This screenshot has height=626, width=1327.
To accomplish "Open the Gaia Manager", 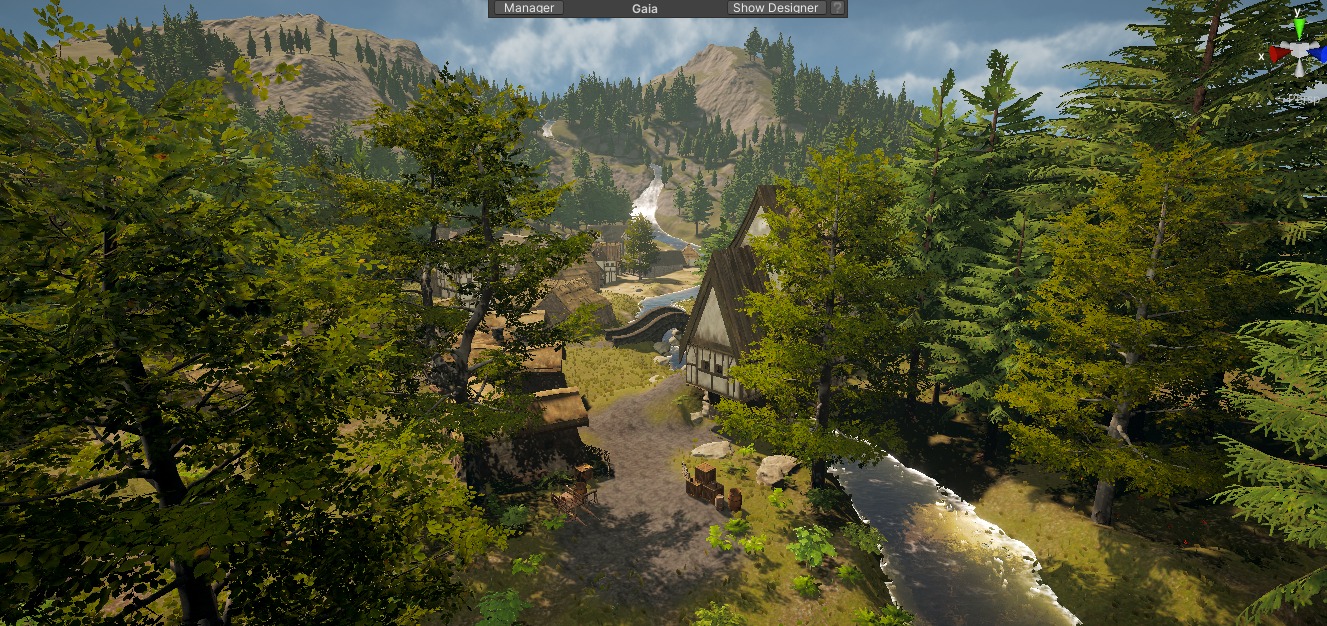I will point(529,8).
